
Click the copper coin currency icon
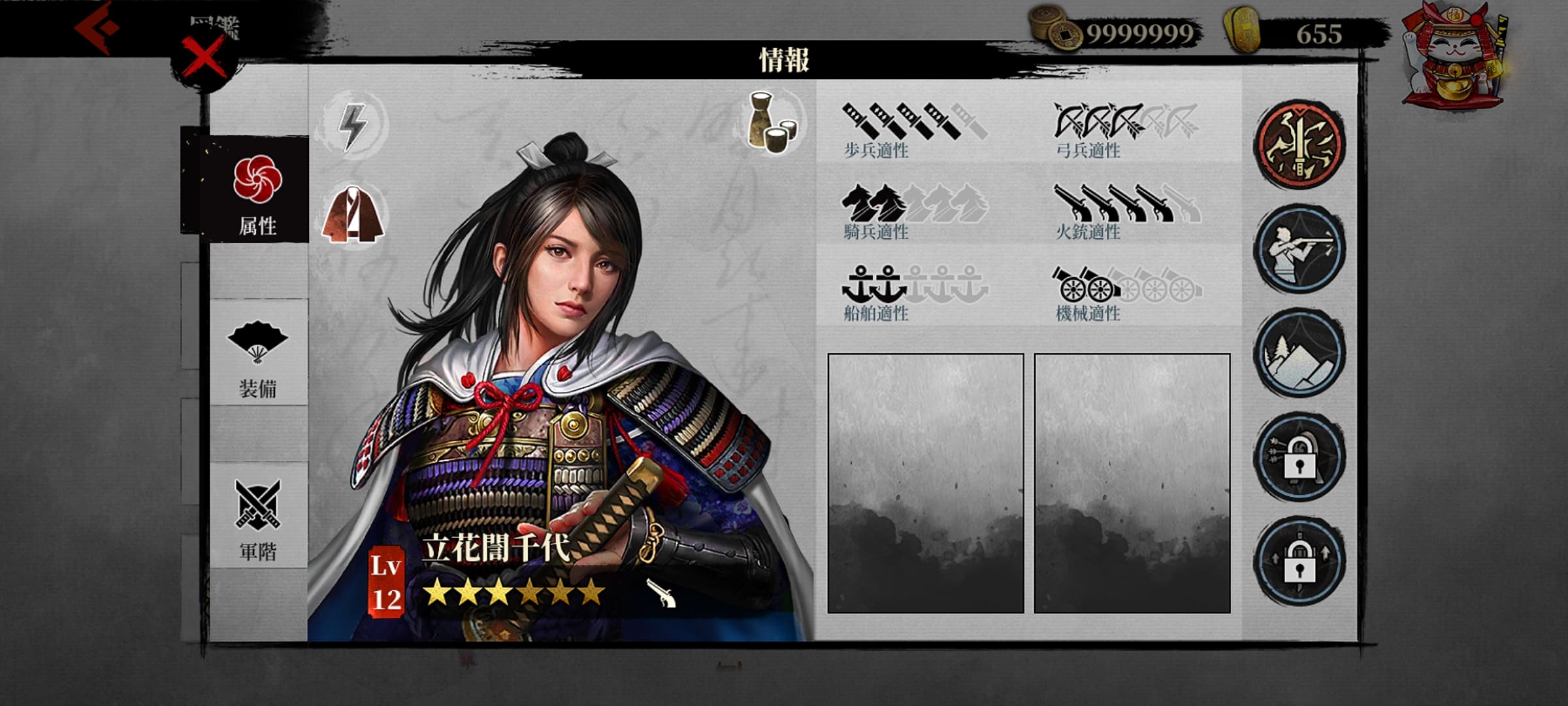point(1056,29)
